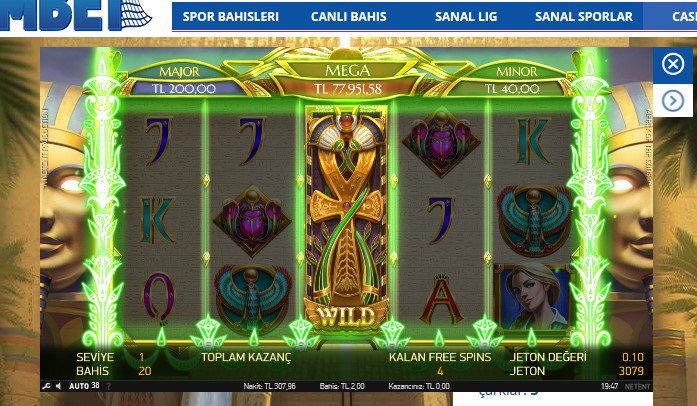Viewport: 697px width, 406px height.
Task: Select the Sanal Sporlar tab
Action: tap(583, 17)
